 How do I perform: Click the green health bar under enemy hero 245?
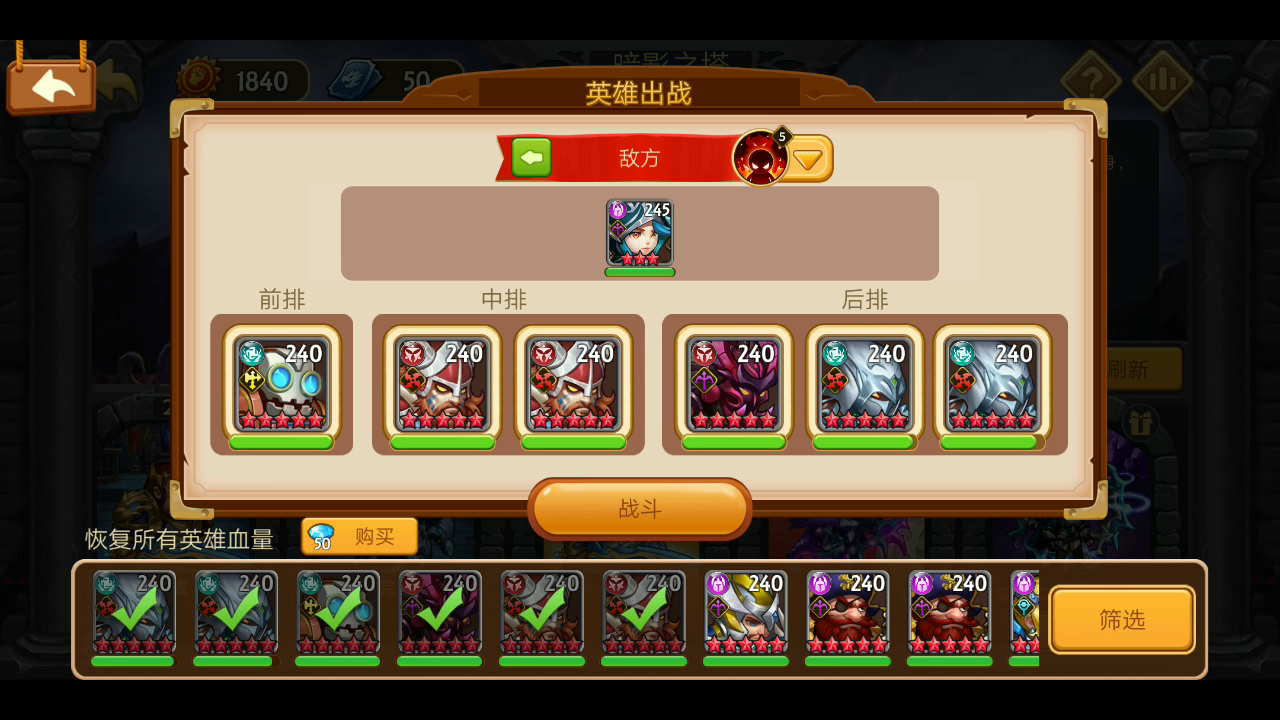pos(639,270)
